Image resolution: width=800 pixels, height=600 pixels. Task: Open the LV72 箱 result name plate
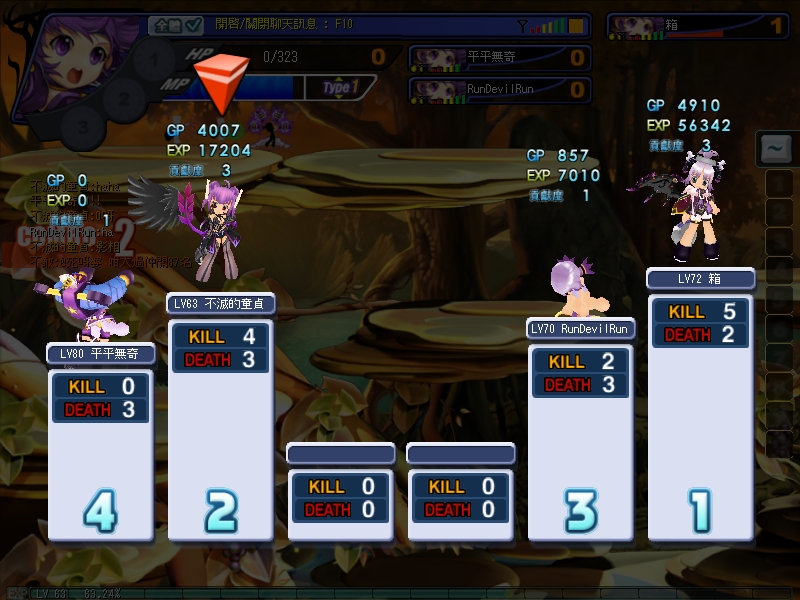click(x=700, y=279)
